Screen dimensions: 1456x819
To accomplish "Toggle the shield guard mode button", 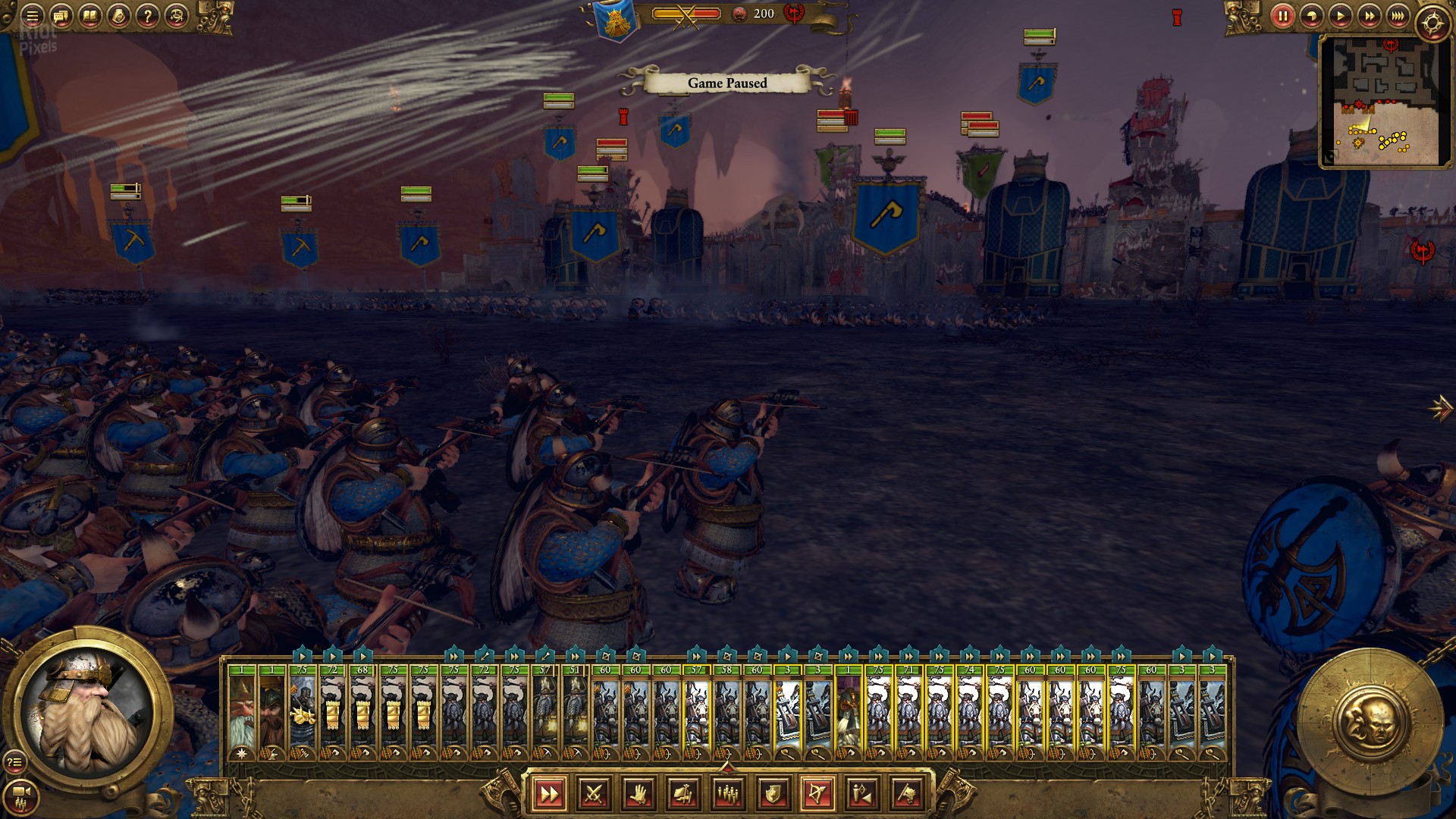I will tap(773, 794).
